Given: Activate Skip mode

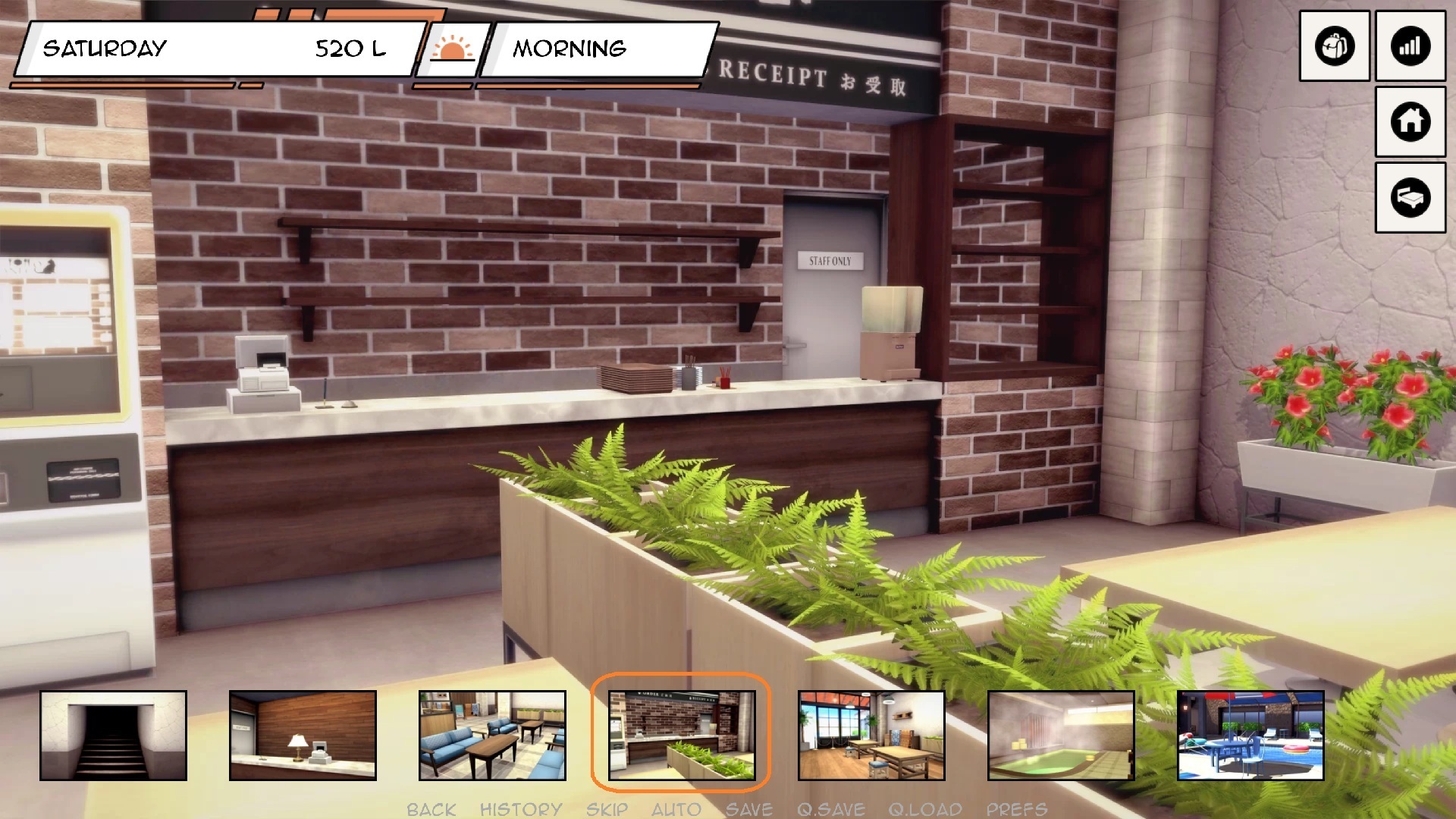Looking at the screenshot, I should (x=607, y=809).
